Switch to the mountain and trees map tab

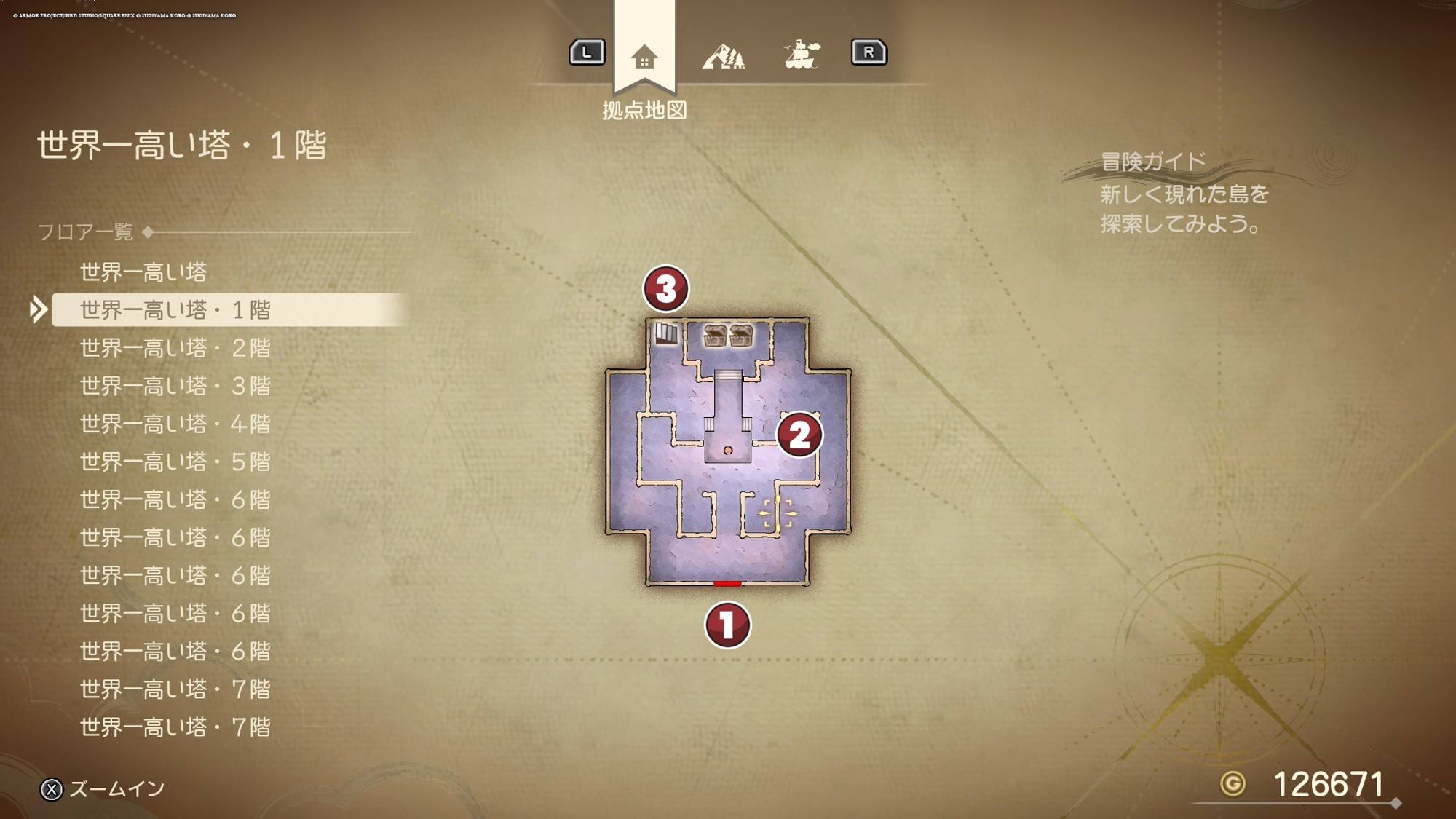pyautogui.click(x=723, y=55)
